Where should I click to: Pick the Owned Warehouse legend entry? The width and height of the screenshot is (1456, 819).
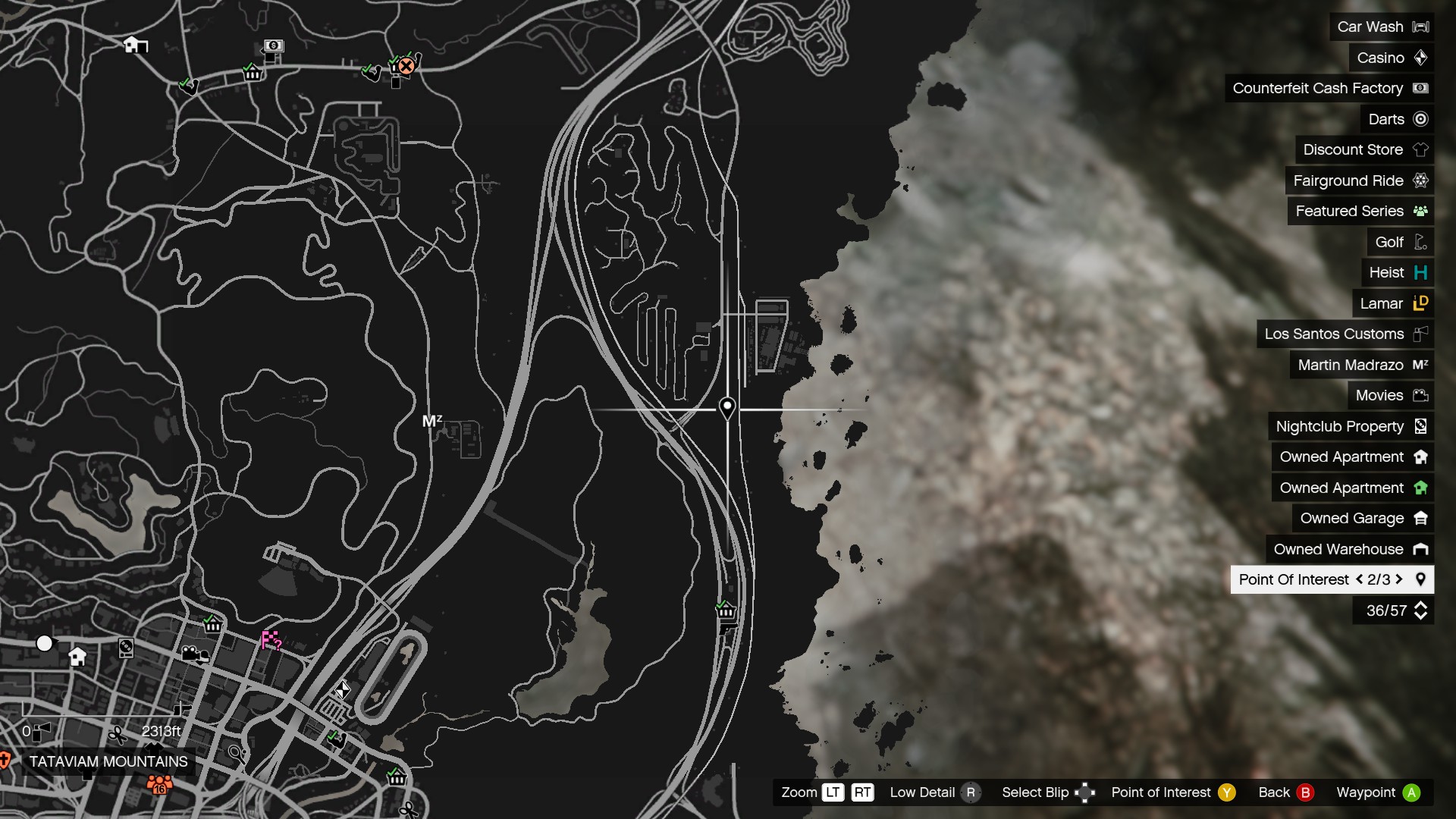[x=1349, y=549]
